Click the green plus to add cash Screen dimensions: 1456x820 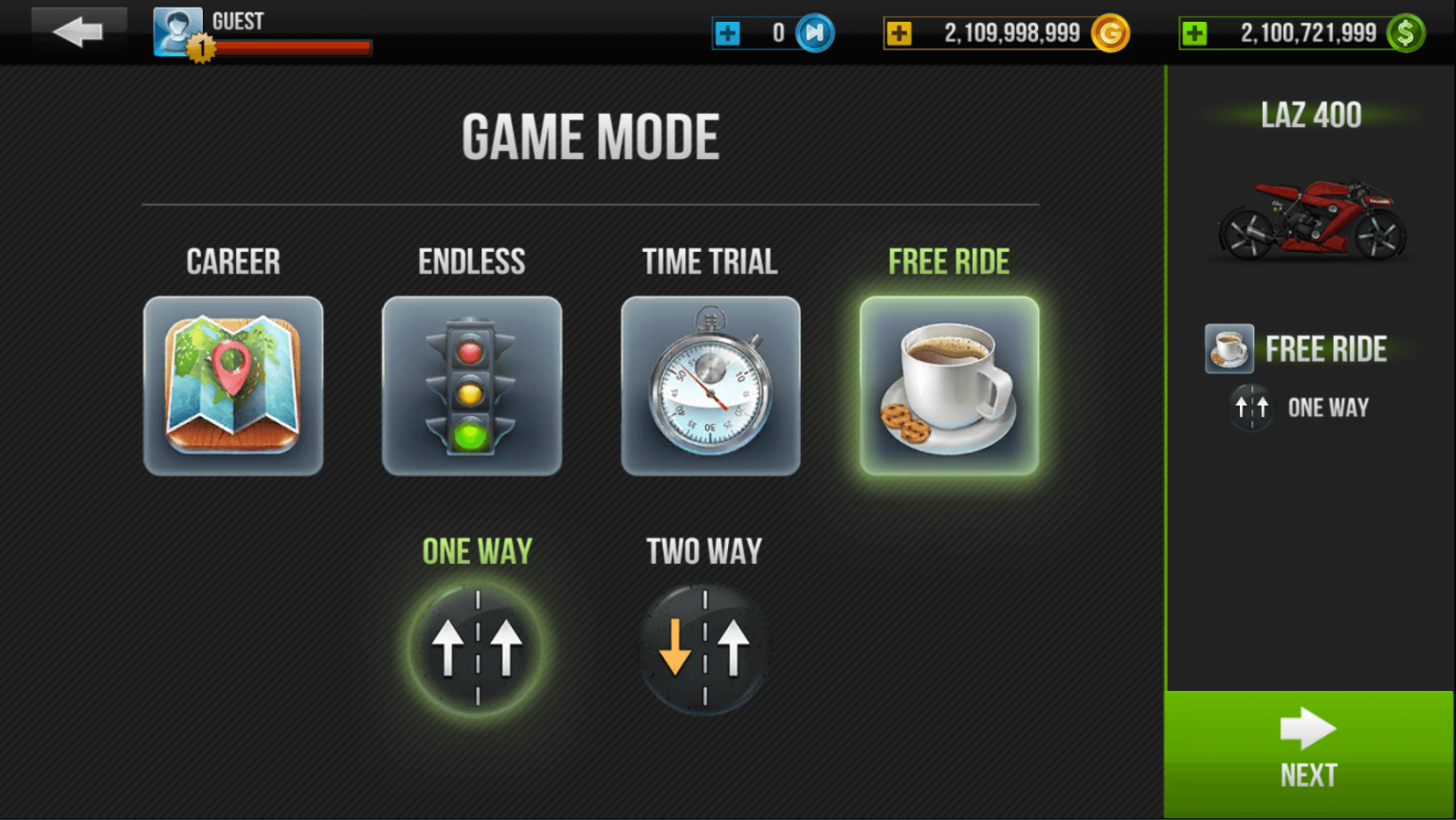pos(1196,32)
